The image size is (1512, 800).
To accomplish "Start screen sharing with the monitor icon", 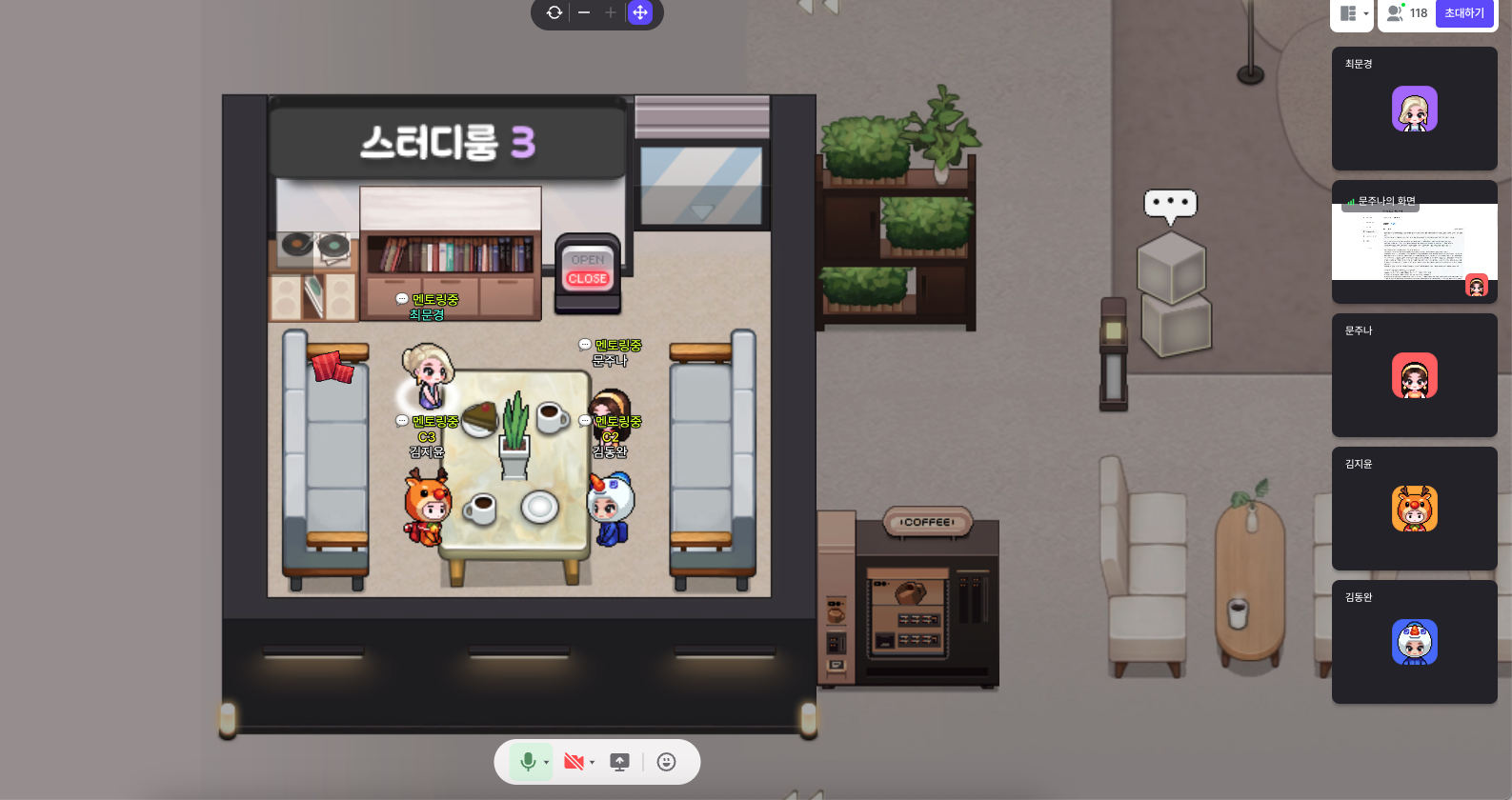I will [619, 762].
